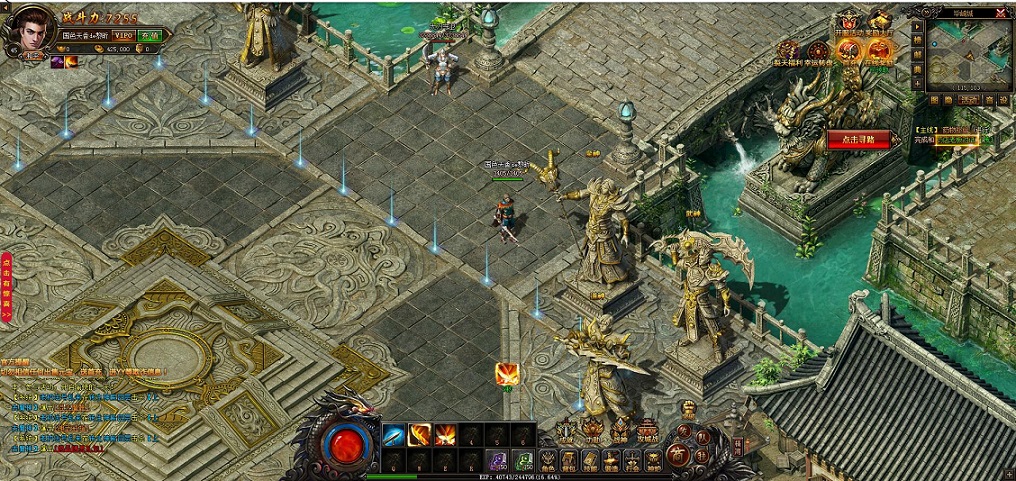Activate the fiery burst skill slot

(x=445, y=435)
